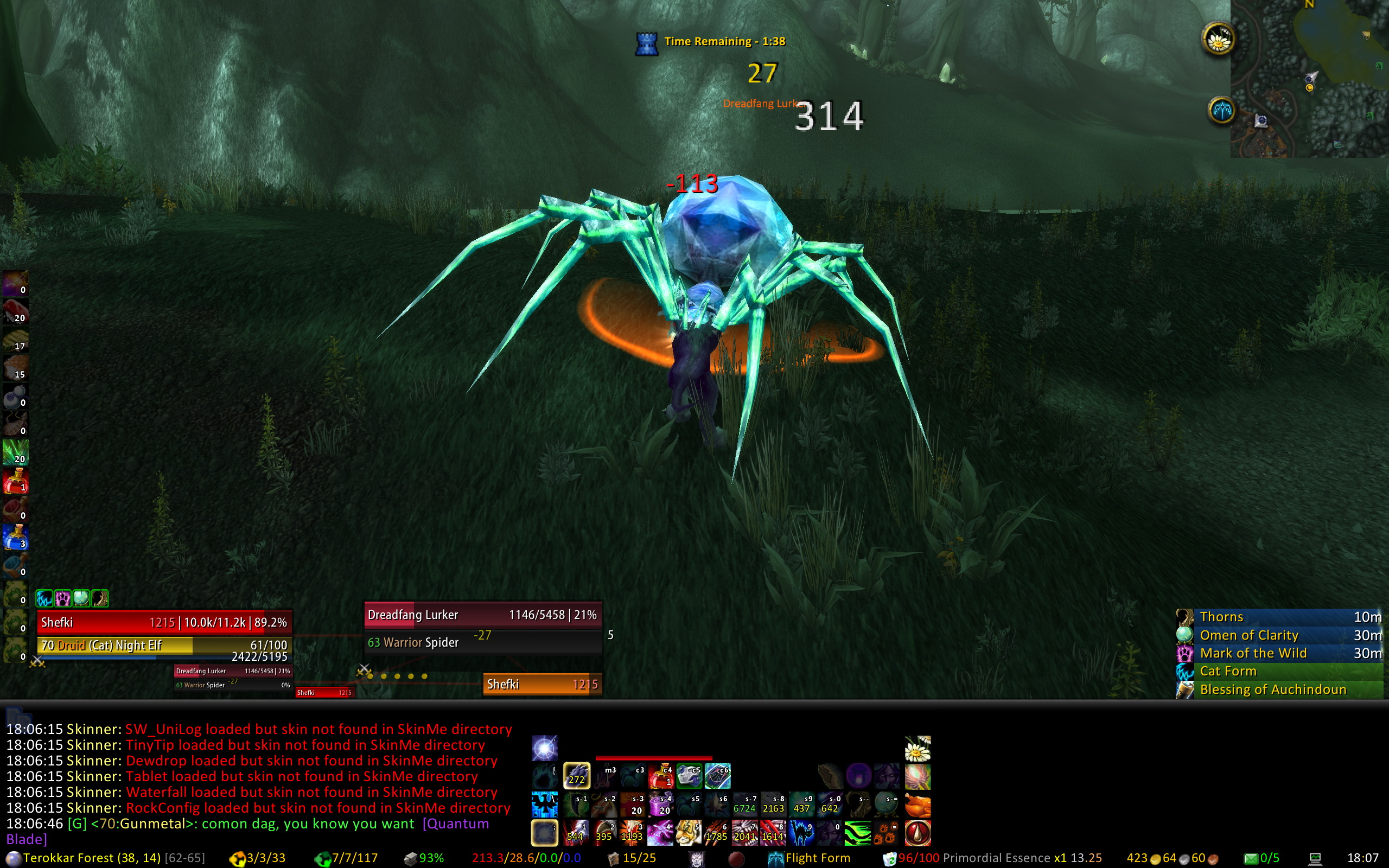Click the blue wings minimap button
The height and width of the screenshot is (868, 1389).
(1221, 110)
